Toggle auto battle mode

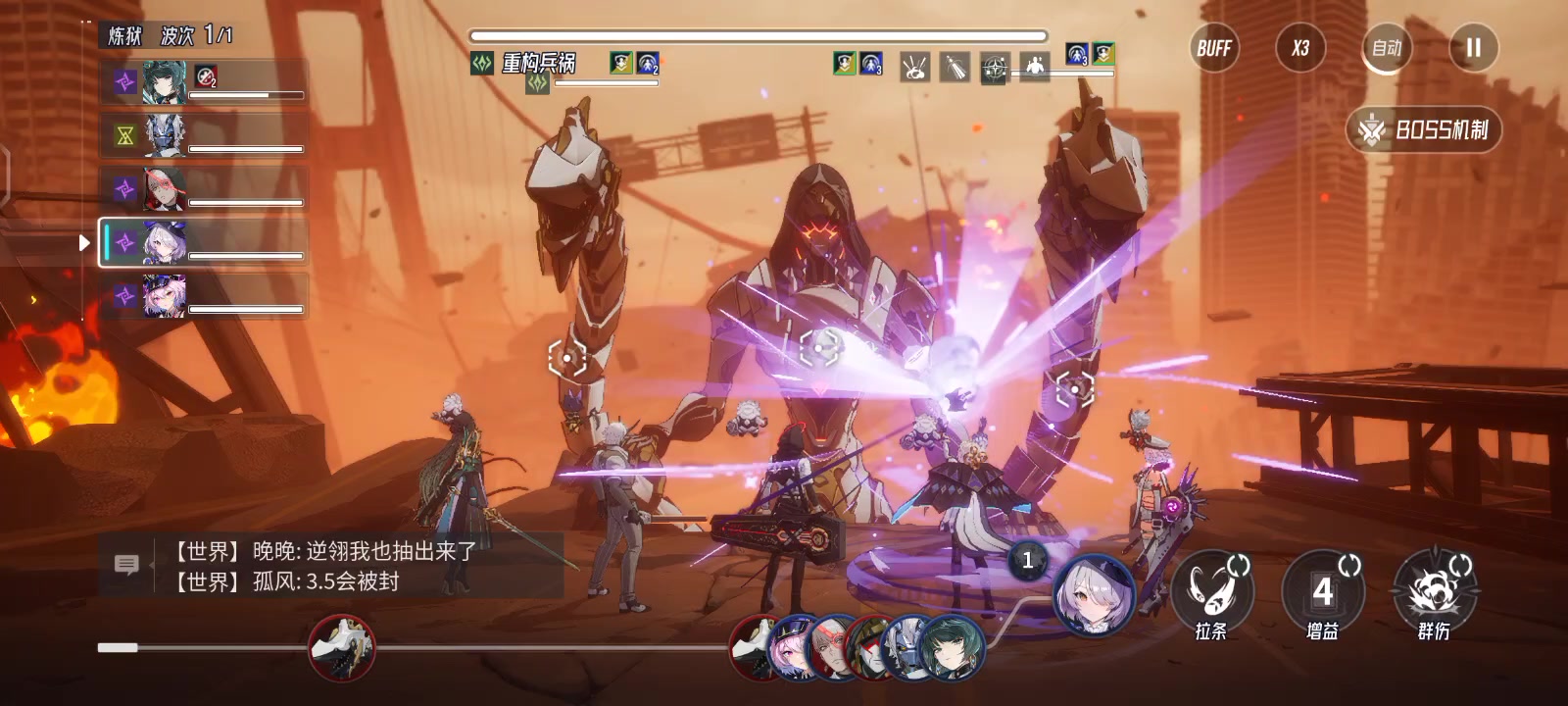(1387, 48)
